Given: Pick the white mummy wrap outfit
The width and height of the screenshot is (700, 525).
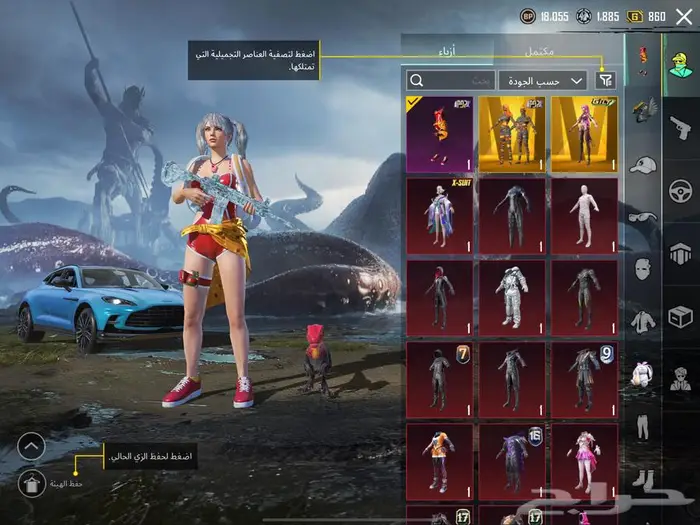Looking at the screenshot, I should pyautogui.click(x=584, y=215).
